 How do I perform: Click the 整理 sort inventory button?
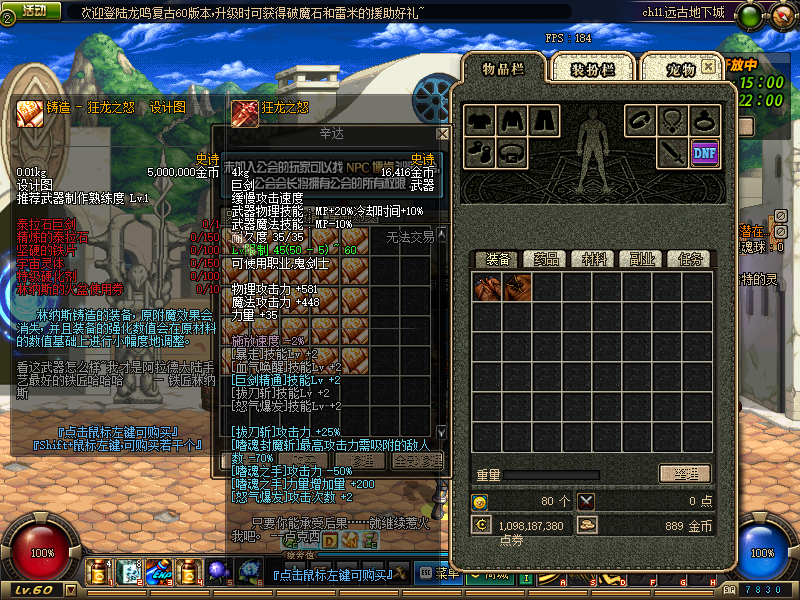click(684, 474)
